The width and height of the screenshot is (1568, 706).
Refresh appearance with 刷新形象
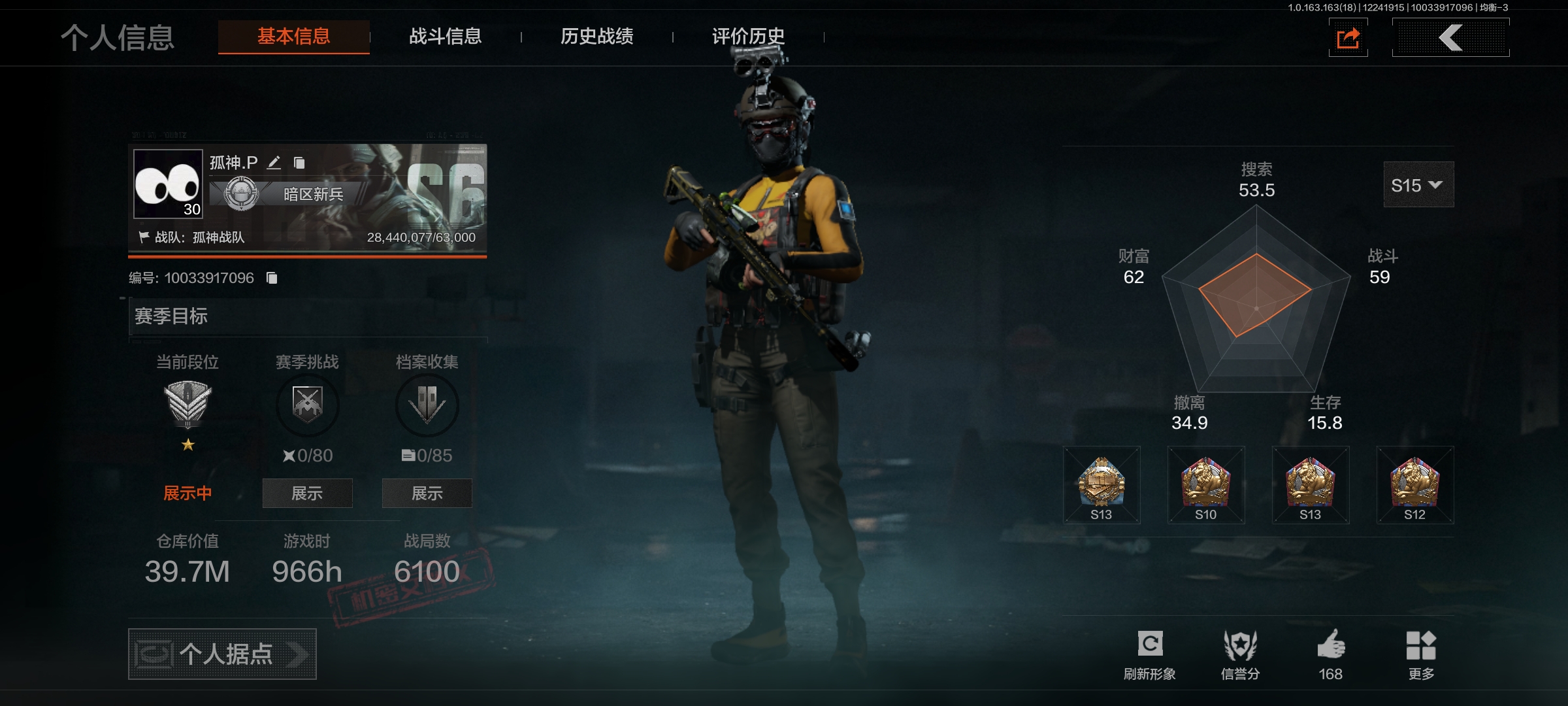coord(1149,654)
